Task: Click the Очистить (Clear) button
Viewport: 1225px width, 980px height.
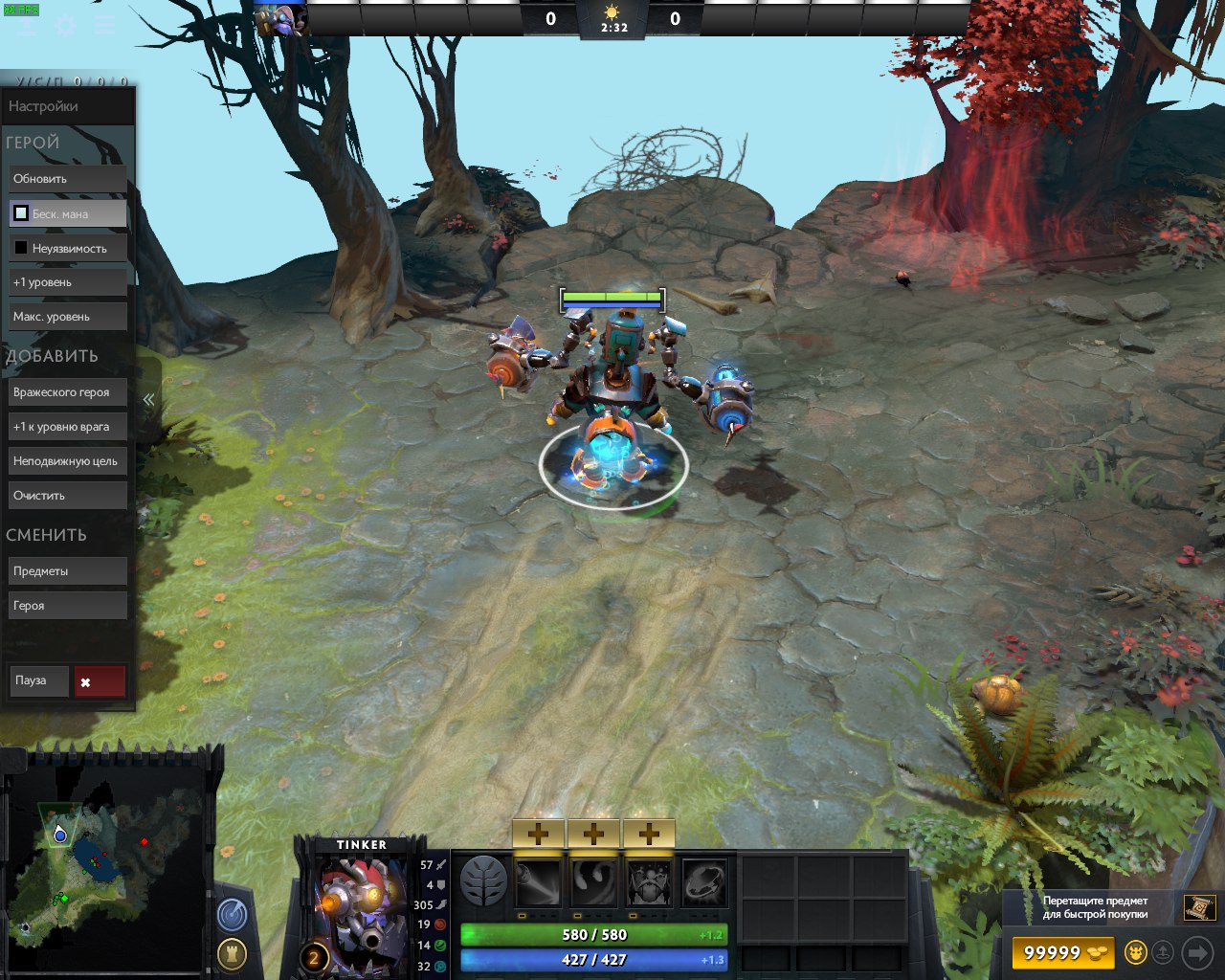Action: point(67,496)
